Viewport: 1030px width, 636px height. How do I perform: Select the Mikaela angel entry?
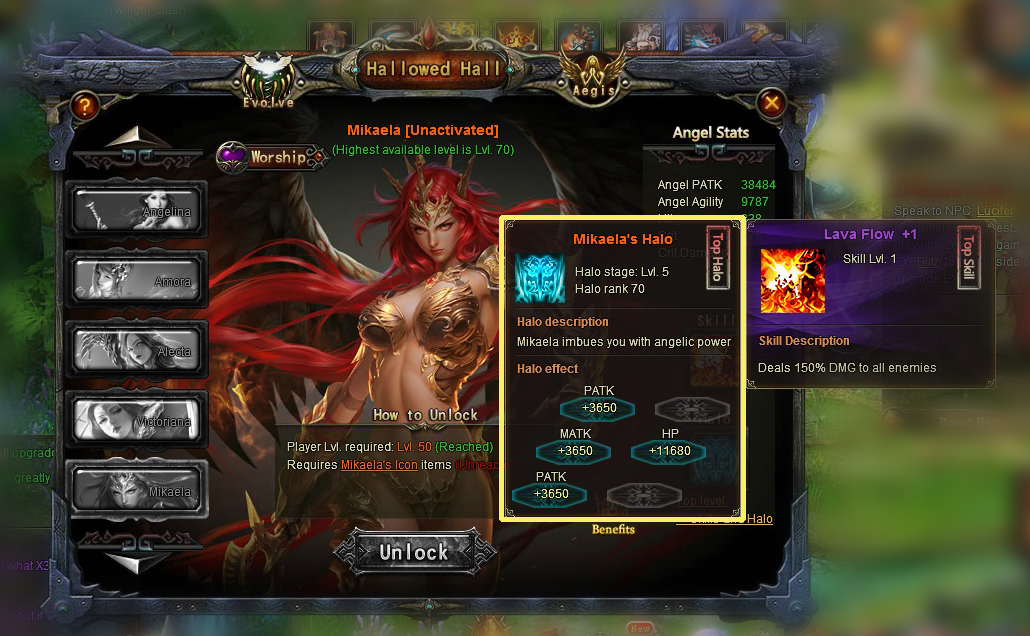point(136,489)
